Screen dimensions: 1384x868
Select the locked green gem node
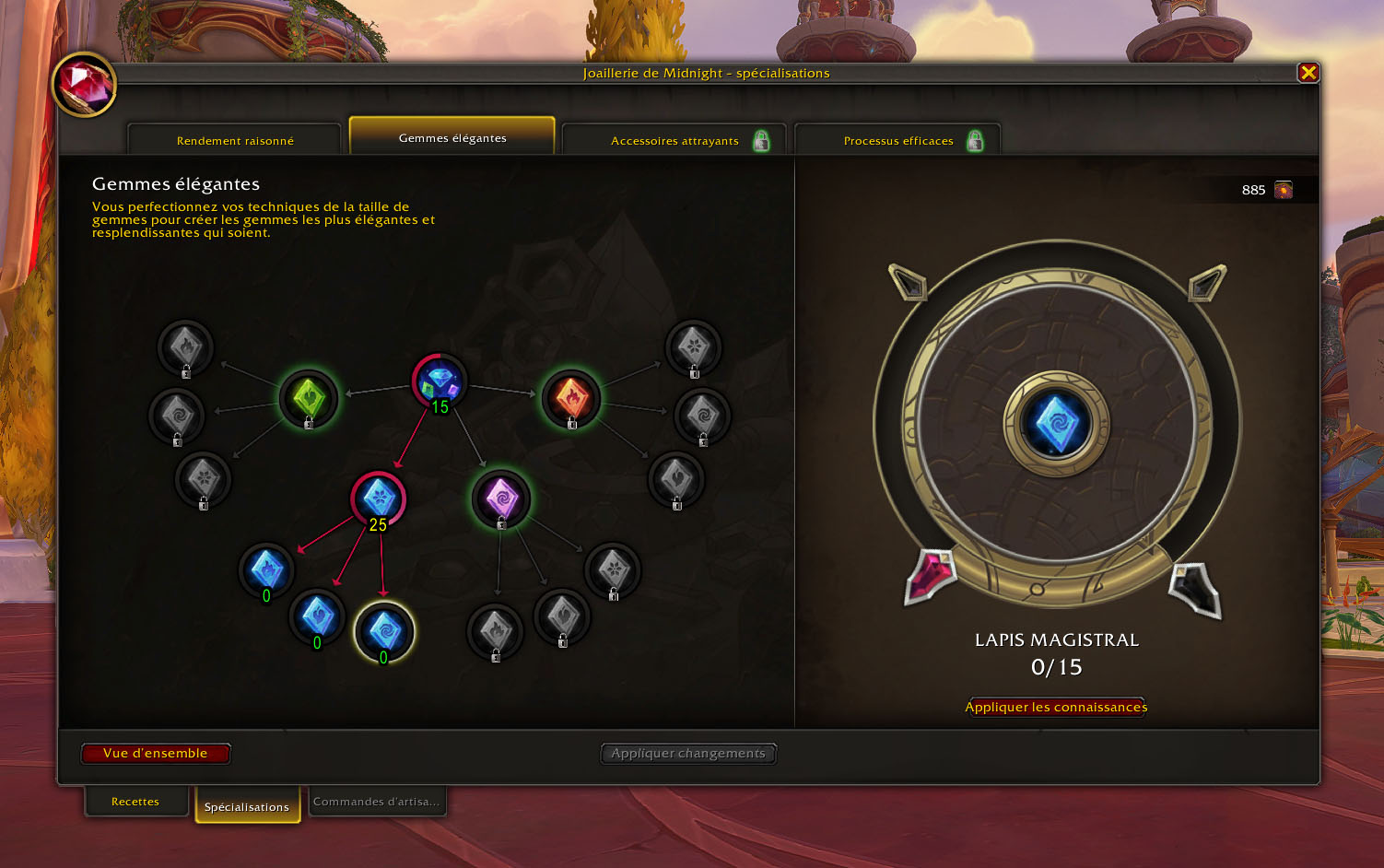pos(309,398)
